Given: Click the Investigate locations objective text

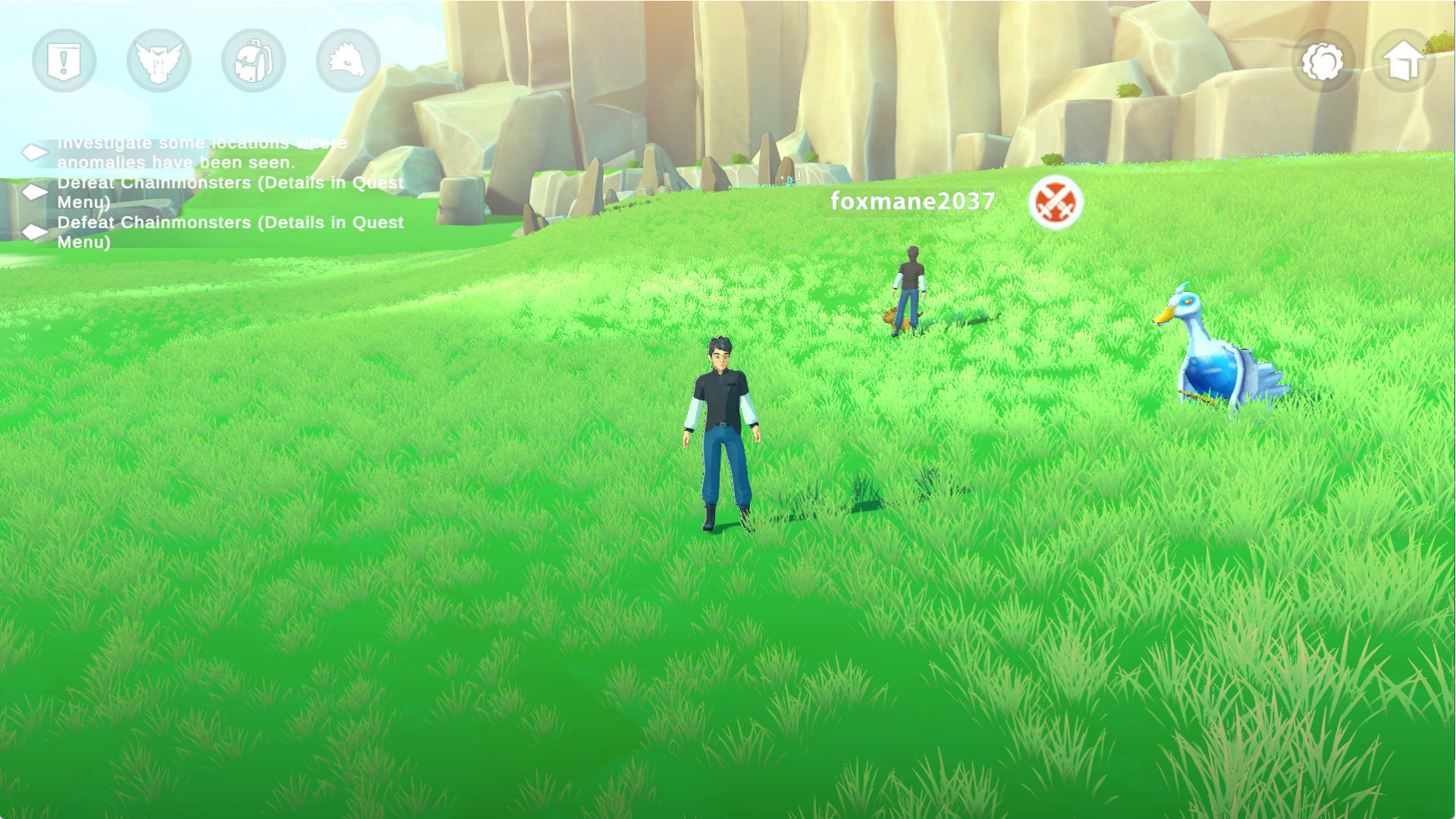Looking at the screenshot, I should (x=201, y=152).
